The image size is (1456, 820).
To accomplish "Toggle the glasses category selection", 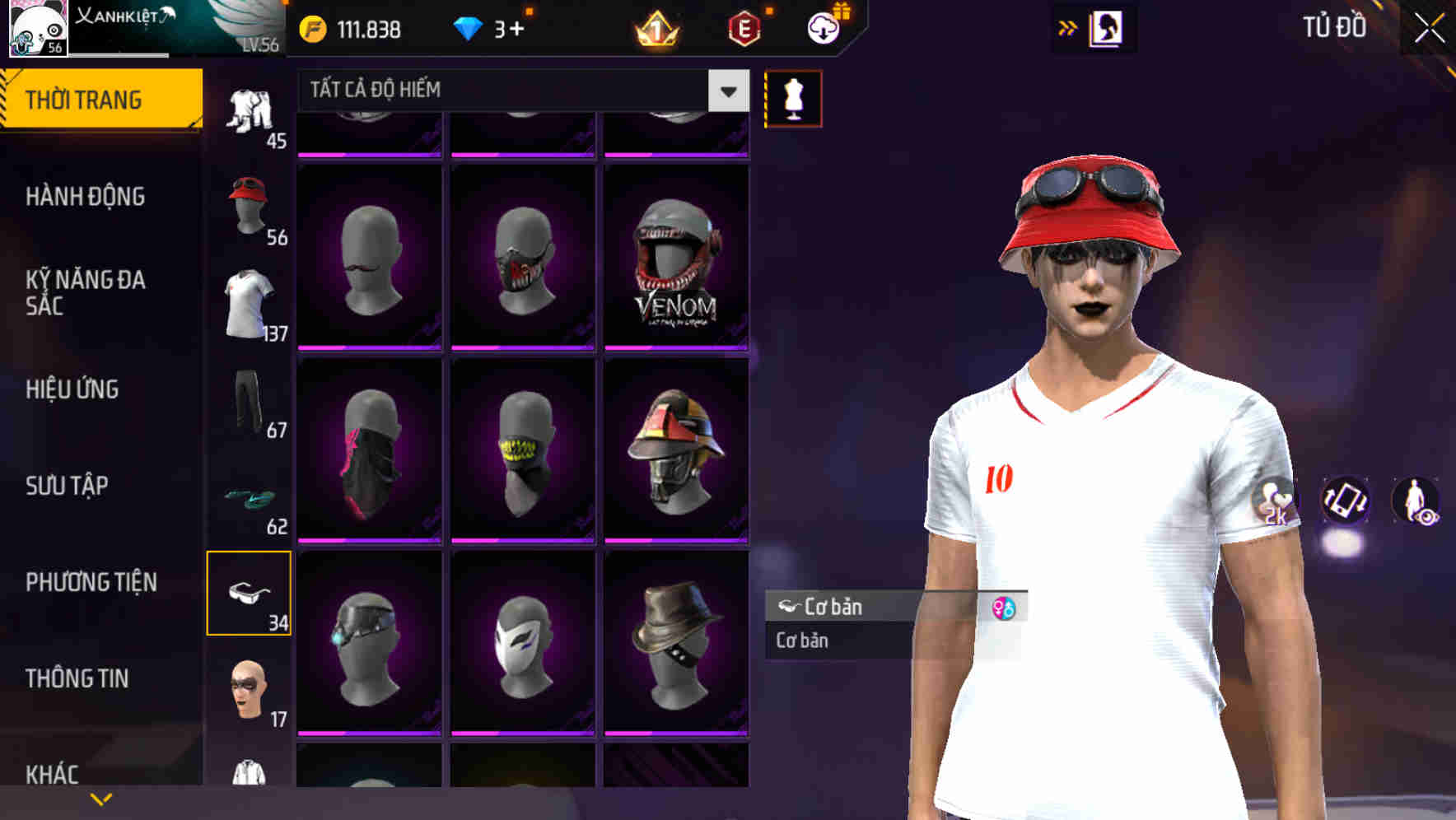I will tap(250, 594).
